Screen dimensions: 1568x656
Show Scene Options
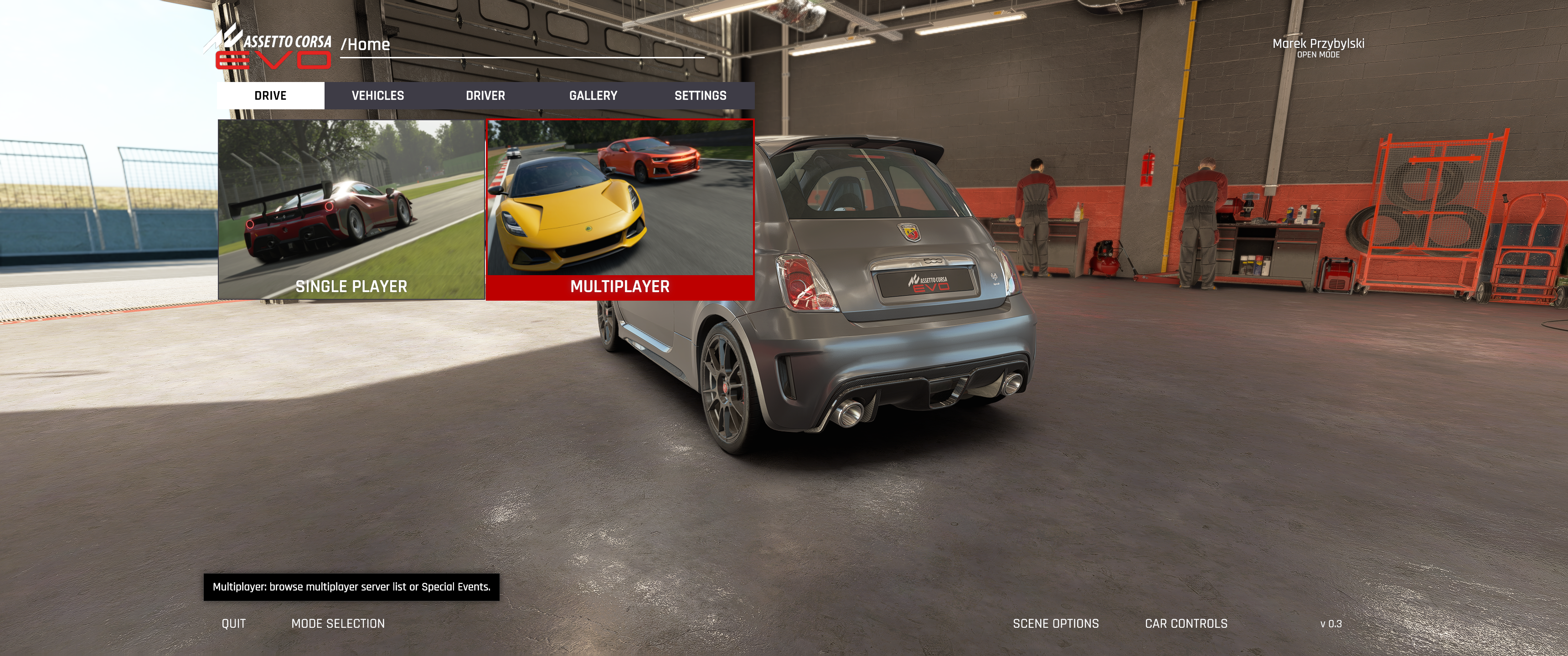[x=1056, y=624]
